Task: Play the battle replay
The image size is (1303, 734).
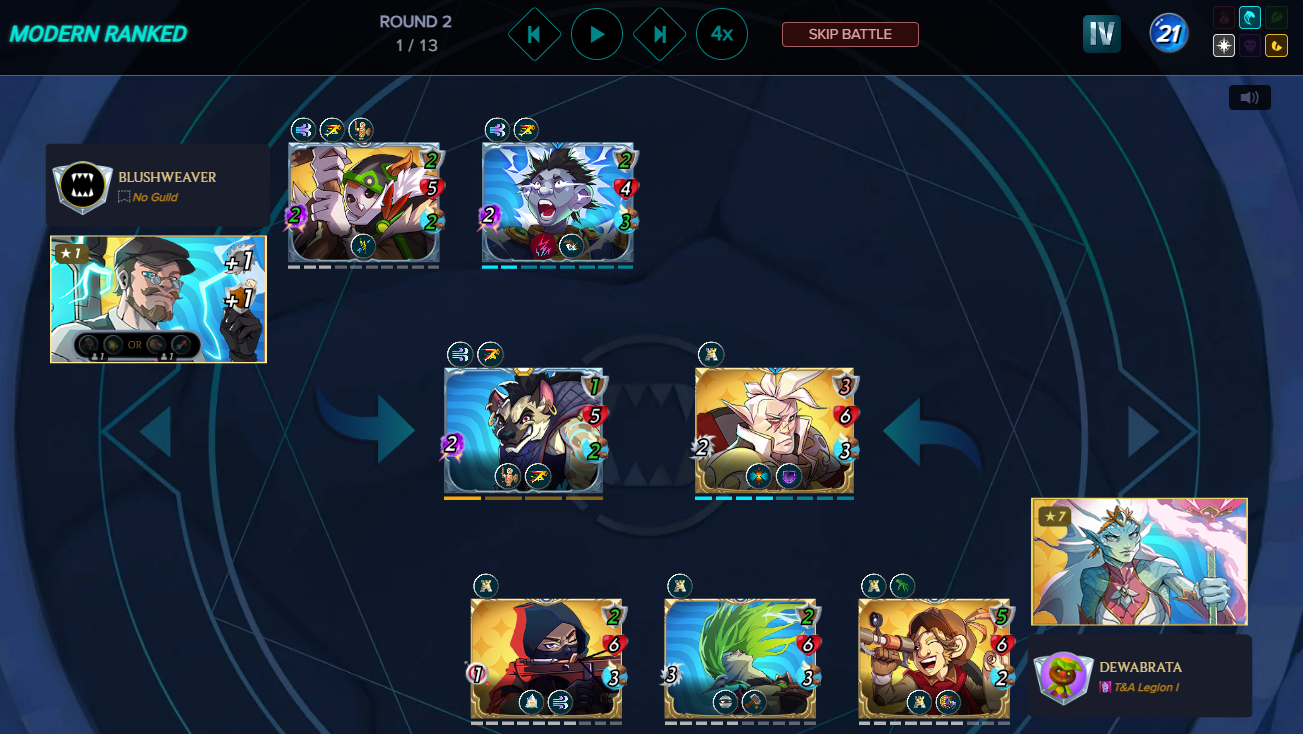Action: [x=597, y=34]
